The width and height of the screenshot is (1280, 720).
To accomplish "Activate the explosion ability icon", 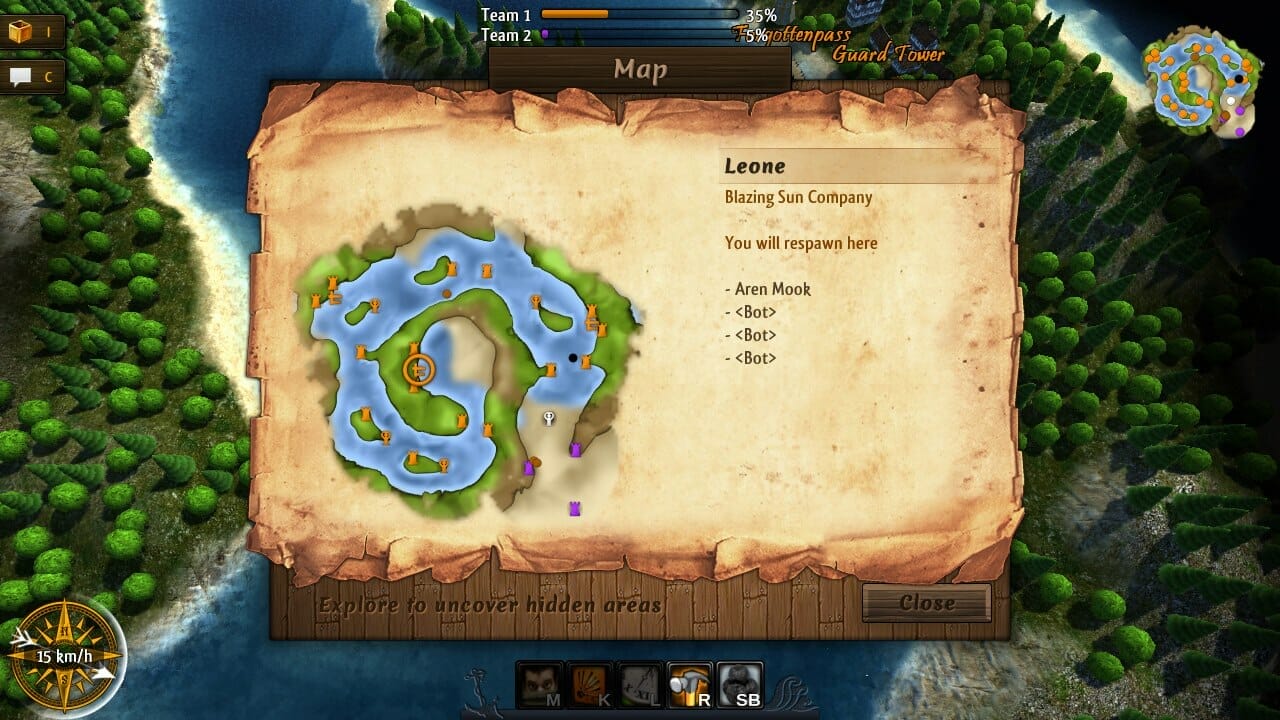I will (590, 686).
